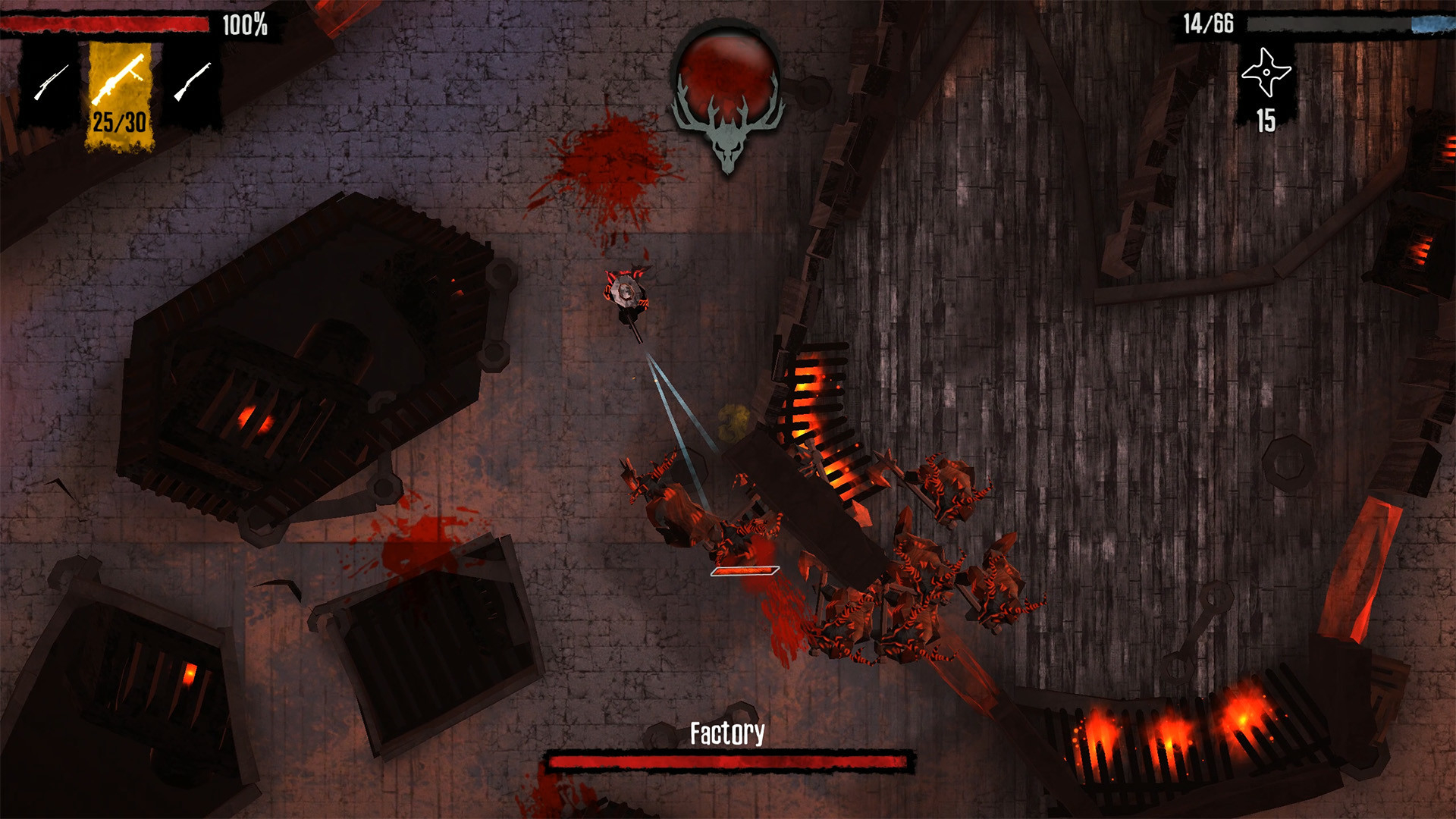The width and height of the screenshot is (1456, 819).
Task: Expand the 25/30 ammo readout
Action: (x=119, y=121)
